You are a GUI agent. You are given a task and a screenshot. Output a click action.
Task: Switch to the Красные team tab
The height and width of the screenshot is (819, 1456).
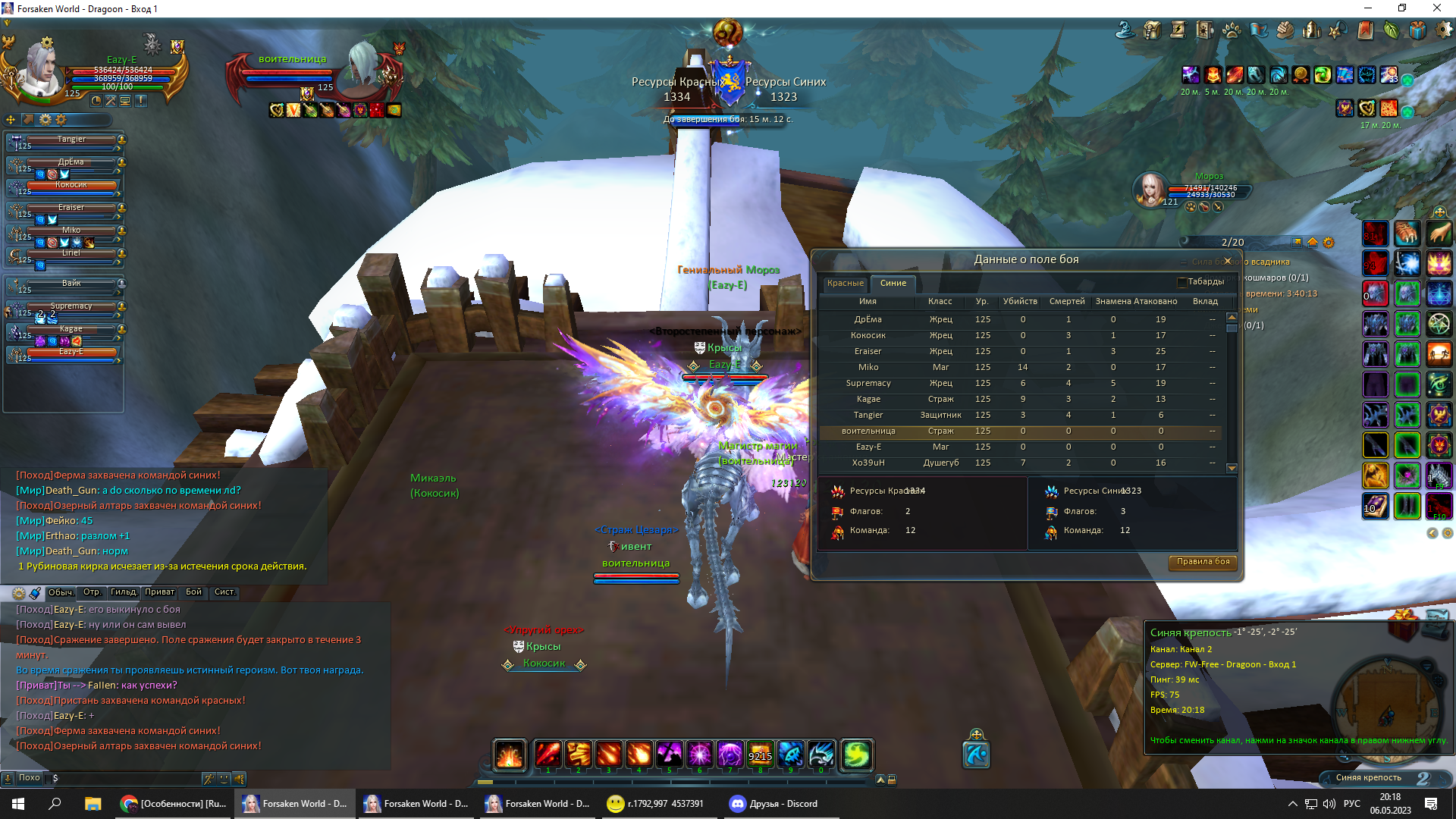pyautogui.click(x=845, y=284)
